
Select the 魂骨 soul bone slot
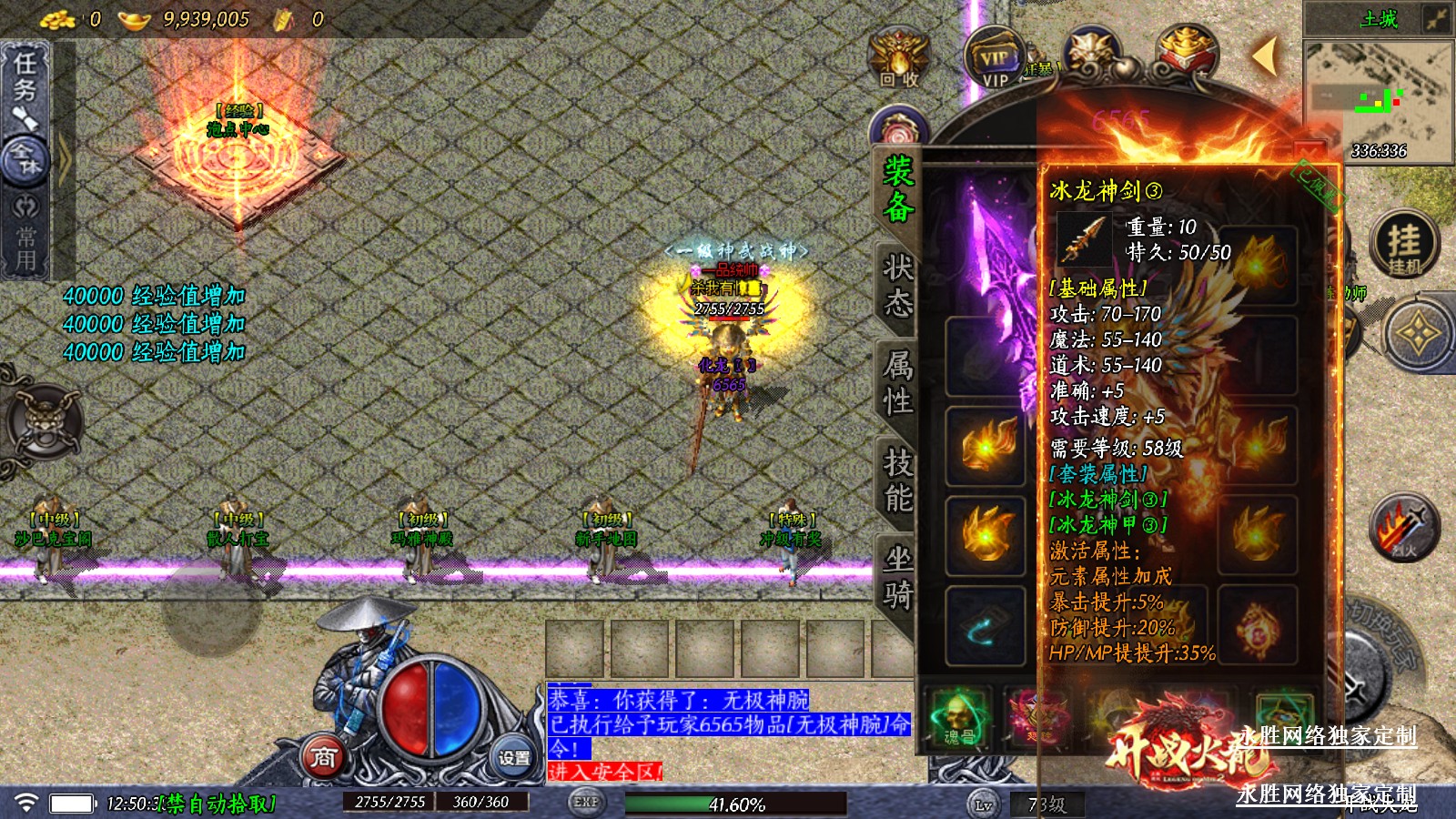click(x=957, y=717)
